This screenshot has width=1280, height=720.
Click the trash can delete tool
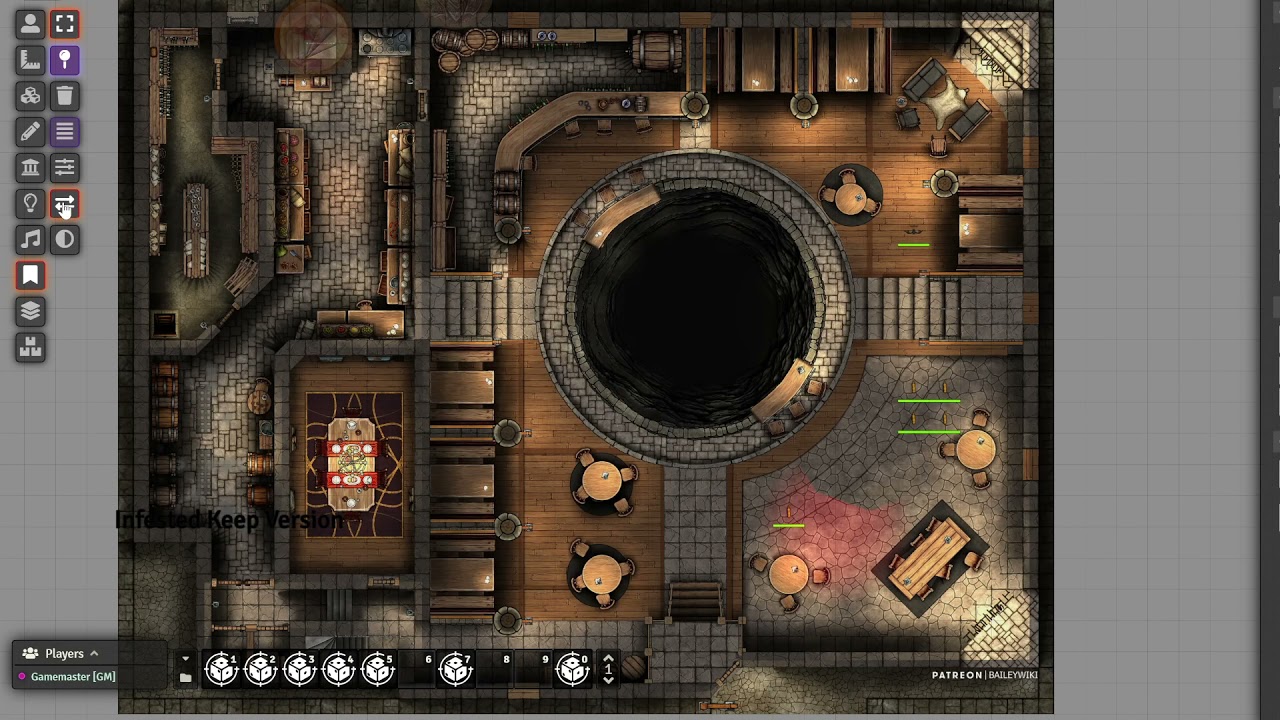coord(65,96)
